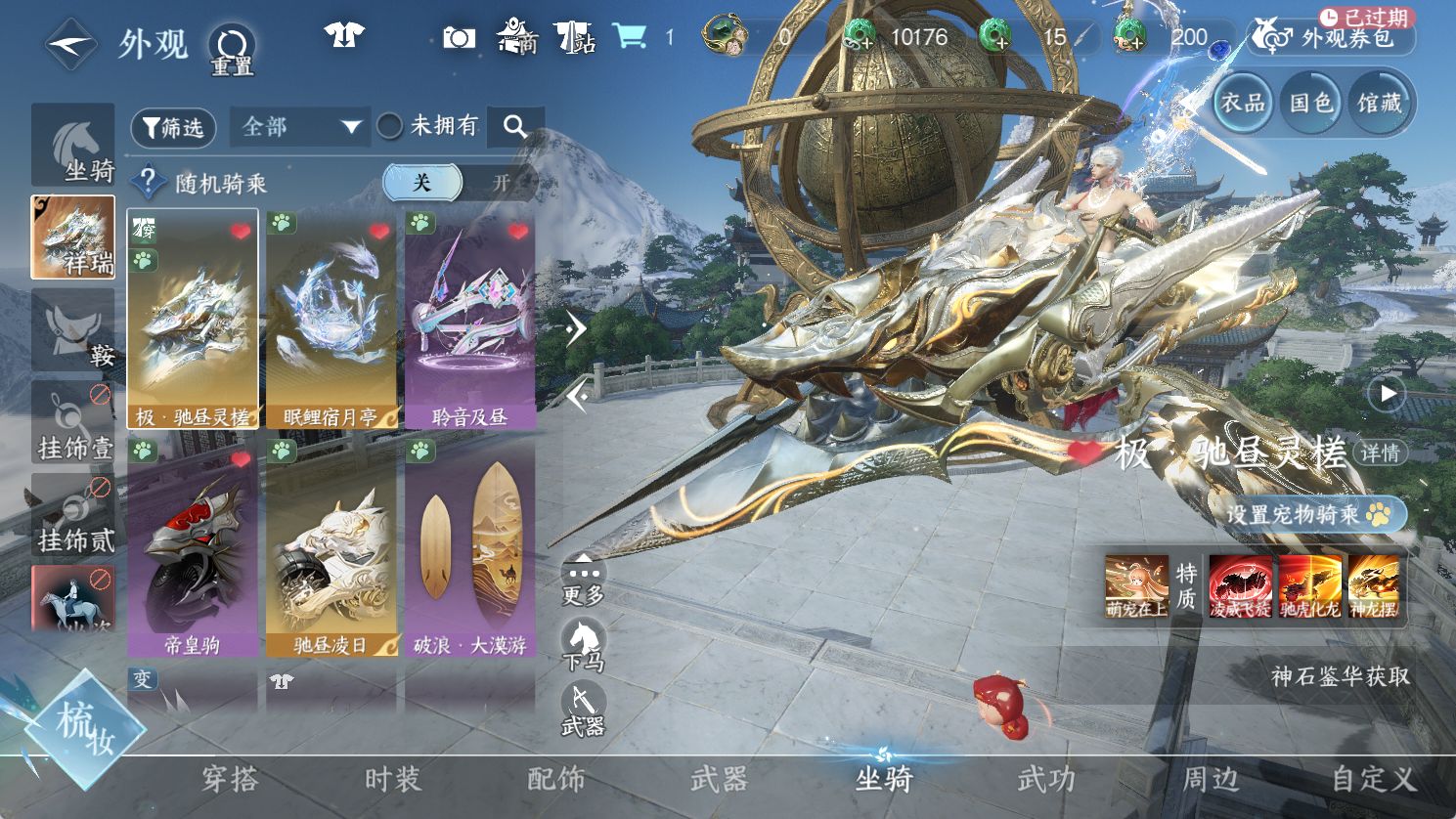Select the 眠鲤宿月亭 mount card
The width and height of the screenshot is (1456, 819).
(x=331, y=320)
